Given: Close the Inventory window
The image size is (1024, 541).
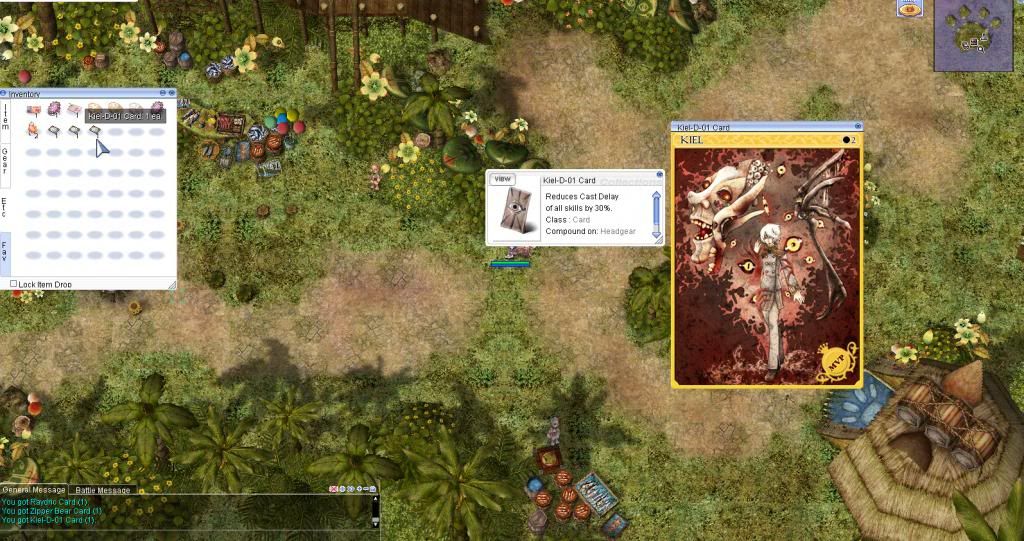Looking at the screenshot, I should click(x=171, y=93).
